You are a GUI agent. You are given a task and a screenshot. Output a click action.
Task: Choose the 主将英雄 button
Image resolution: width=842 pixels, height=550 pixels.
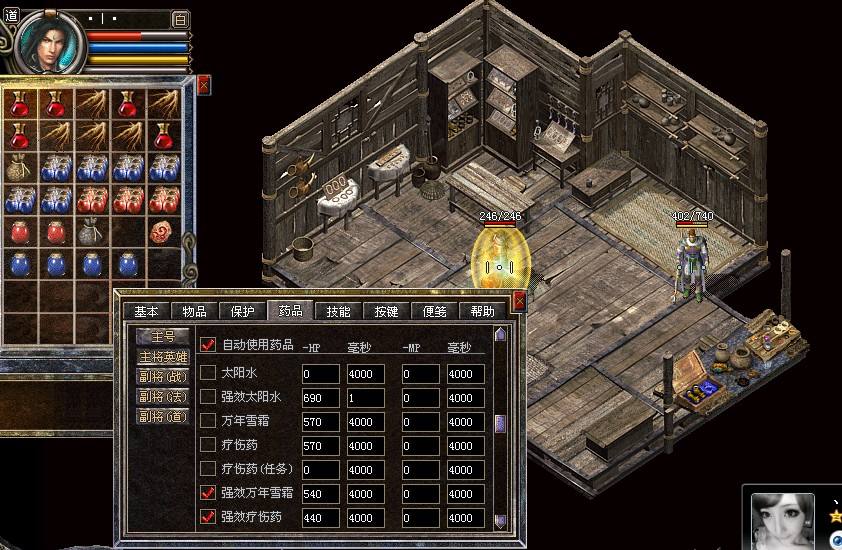pos(162,356)
